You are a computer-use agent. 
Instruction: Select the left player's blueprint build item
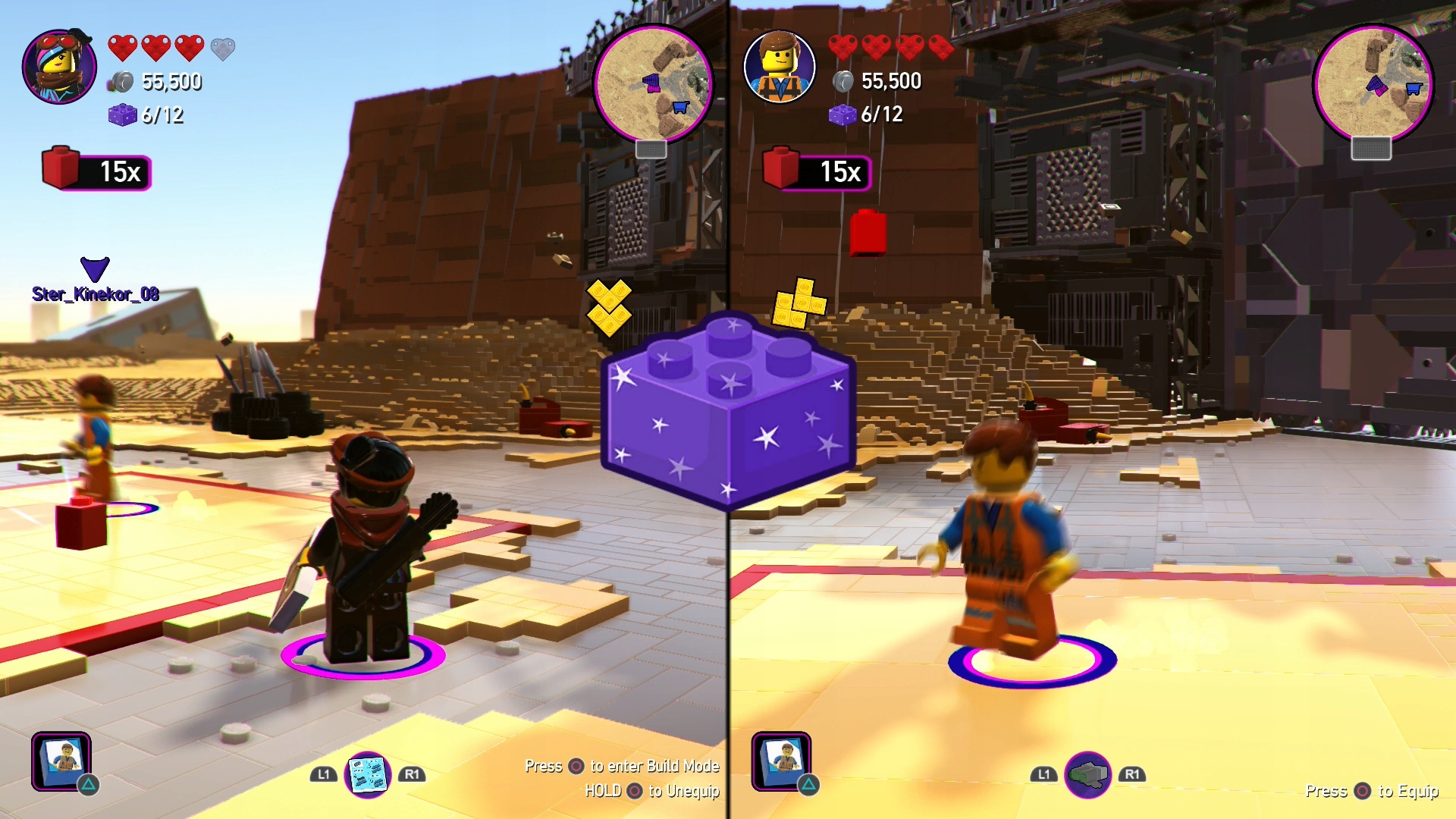coord(368,774)
